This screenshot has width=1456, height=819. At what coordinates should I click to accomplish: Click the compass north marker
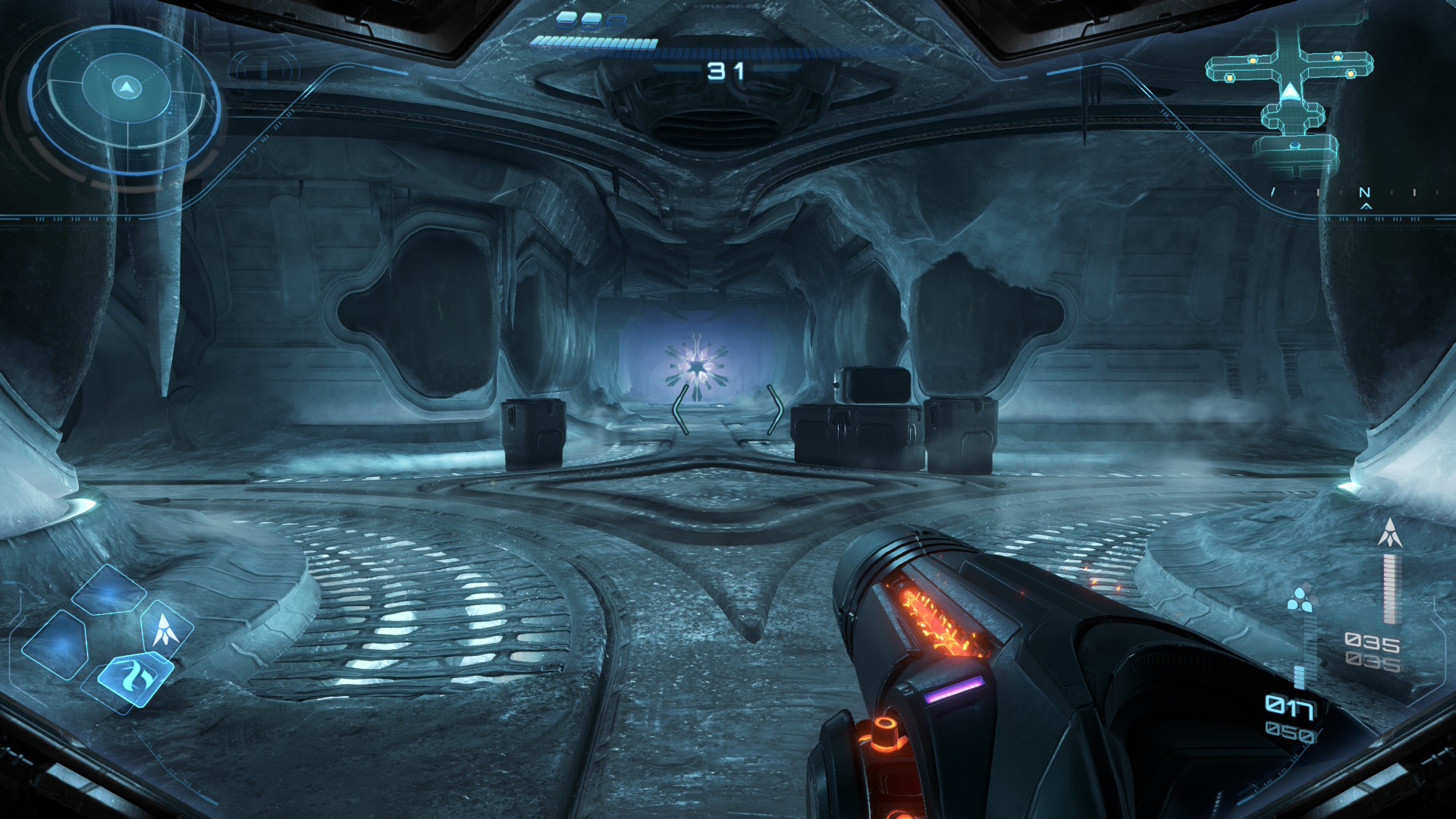click(x=1364, y=193)
